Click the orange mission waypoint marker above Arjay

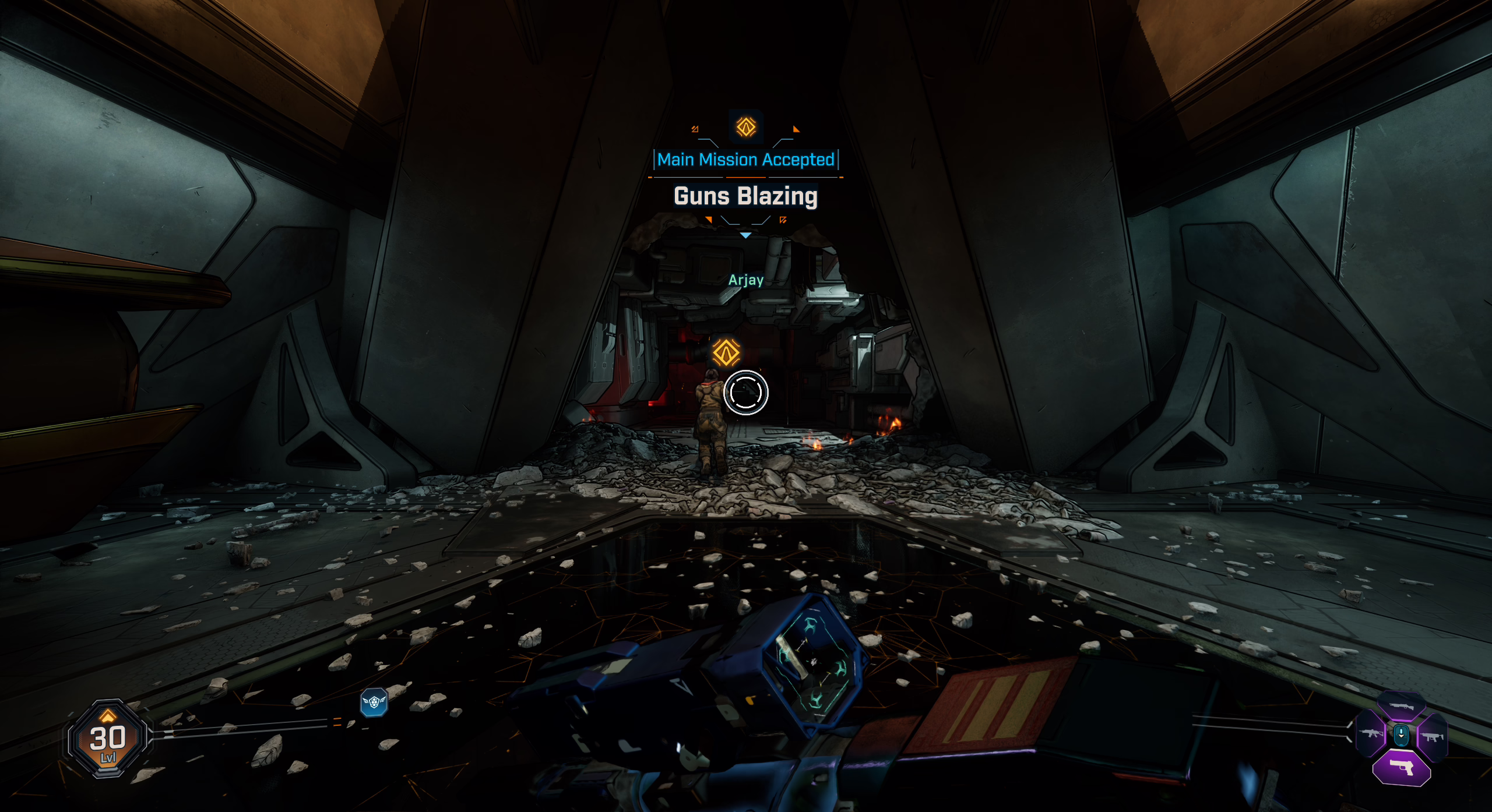pos(726,352)
